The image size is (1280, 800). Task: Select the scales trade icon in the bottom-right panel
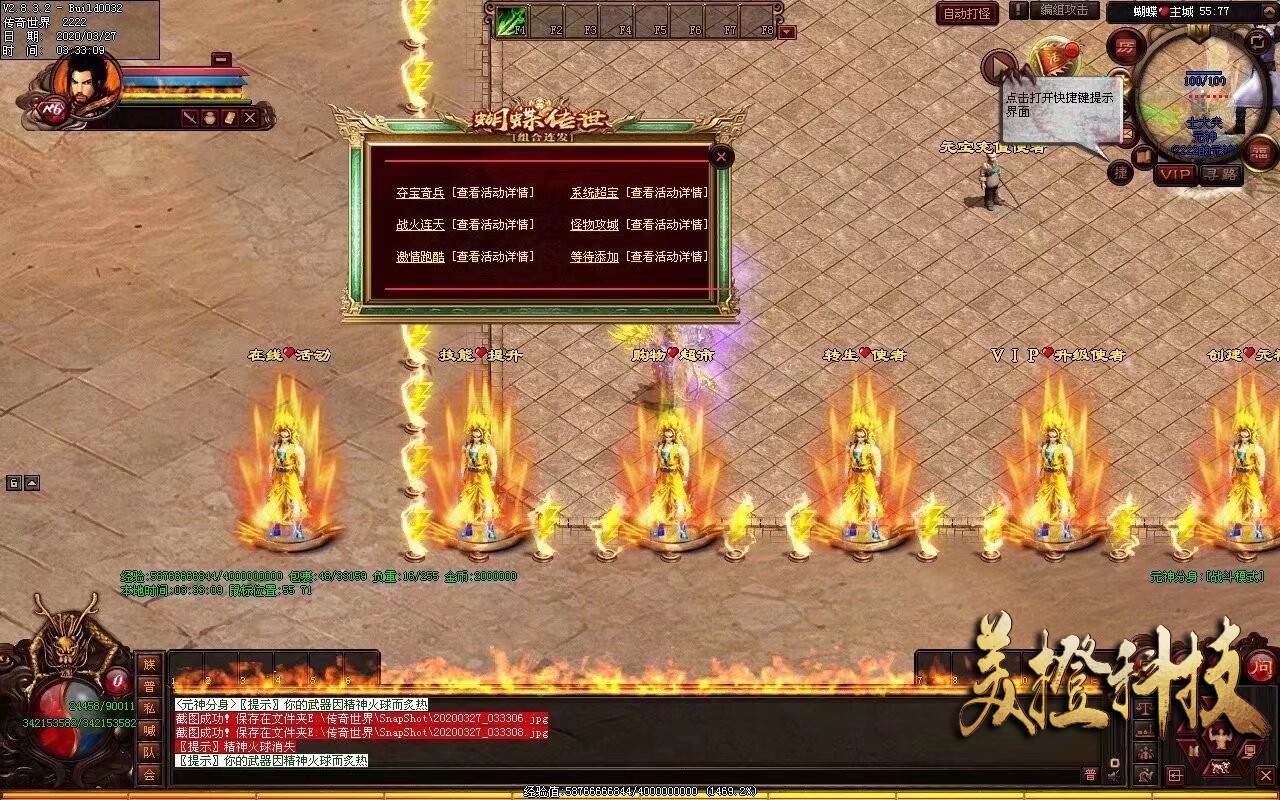[1146, 709]
